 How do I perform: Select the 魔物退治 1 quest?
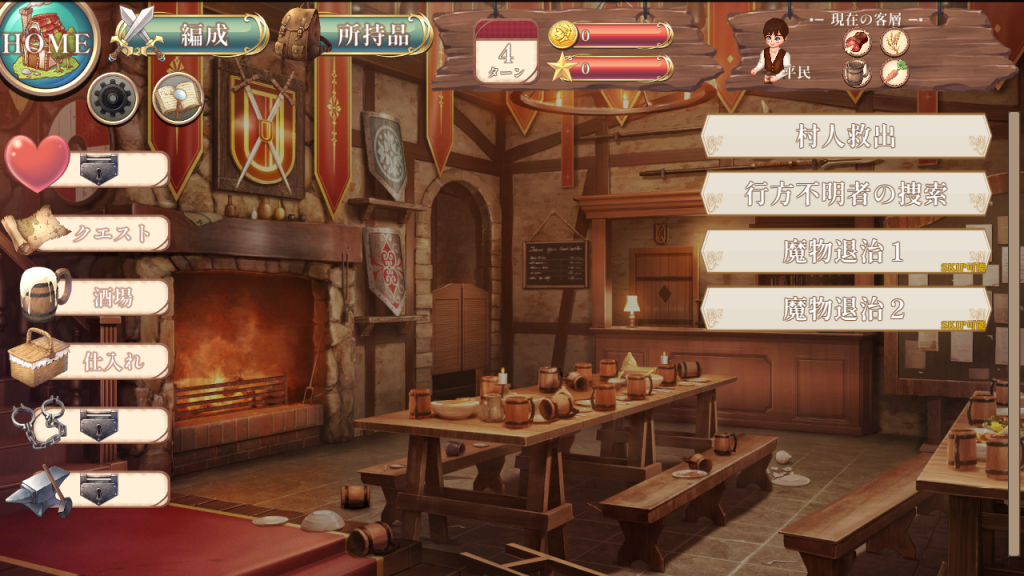click(x=846, y=251)
